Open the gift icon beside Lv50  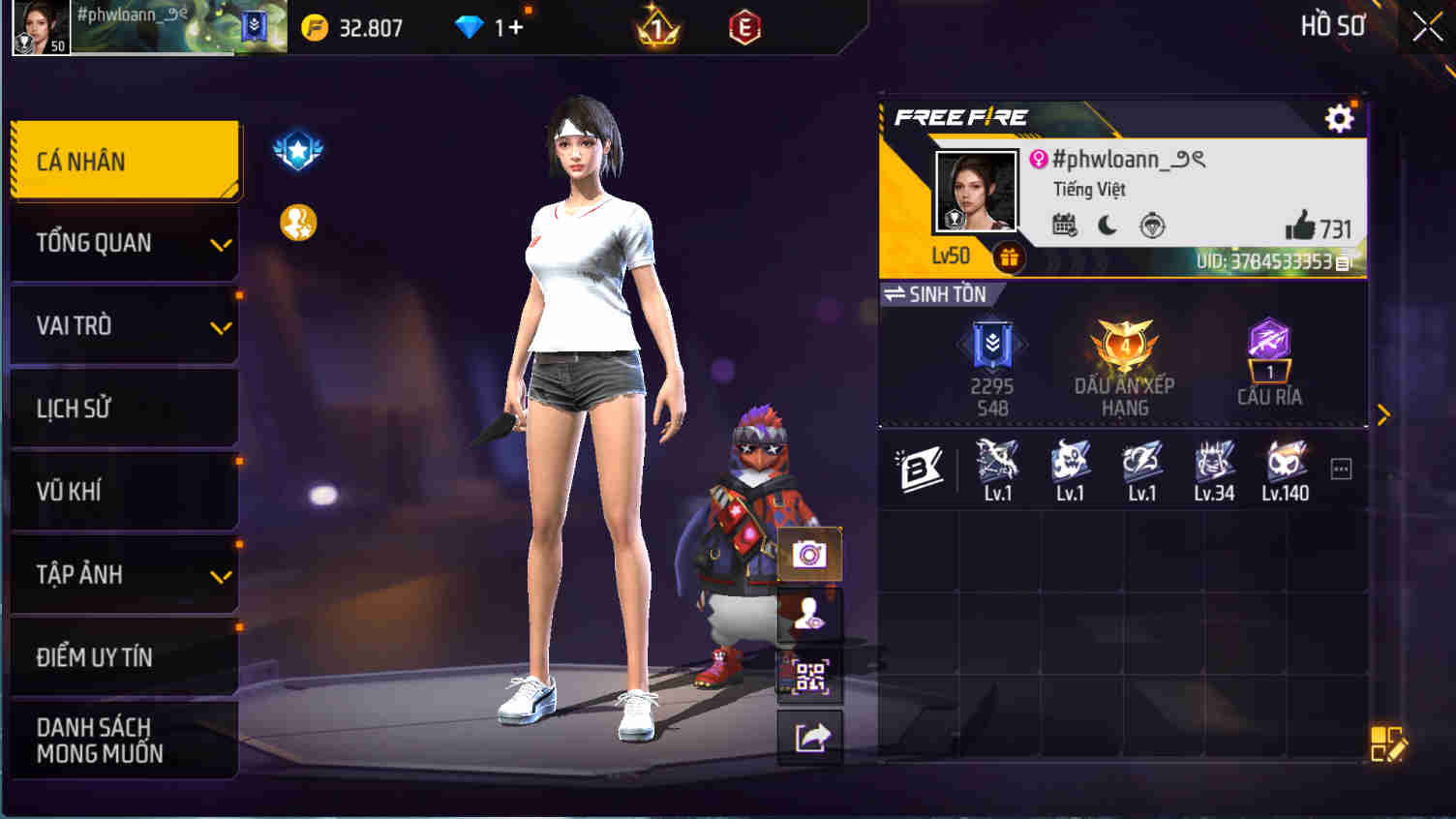1010,257
